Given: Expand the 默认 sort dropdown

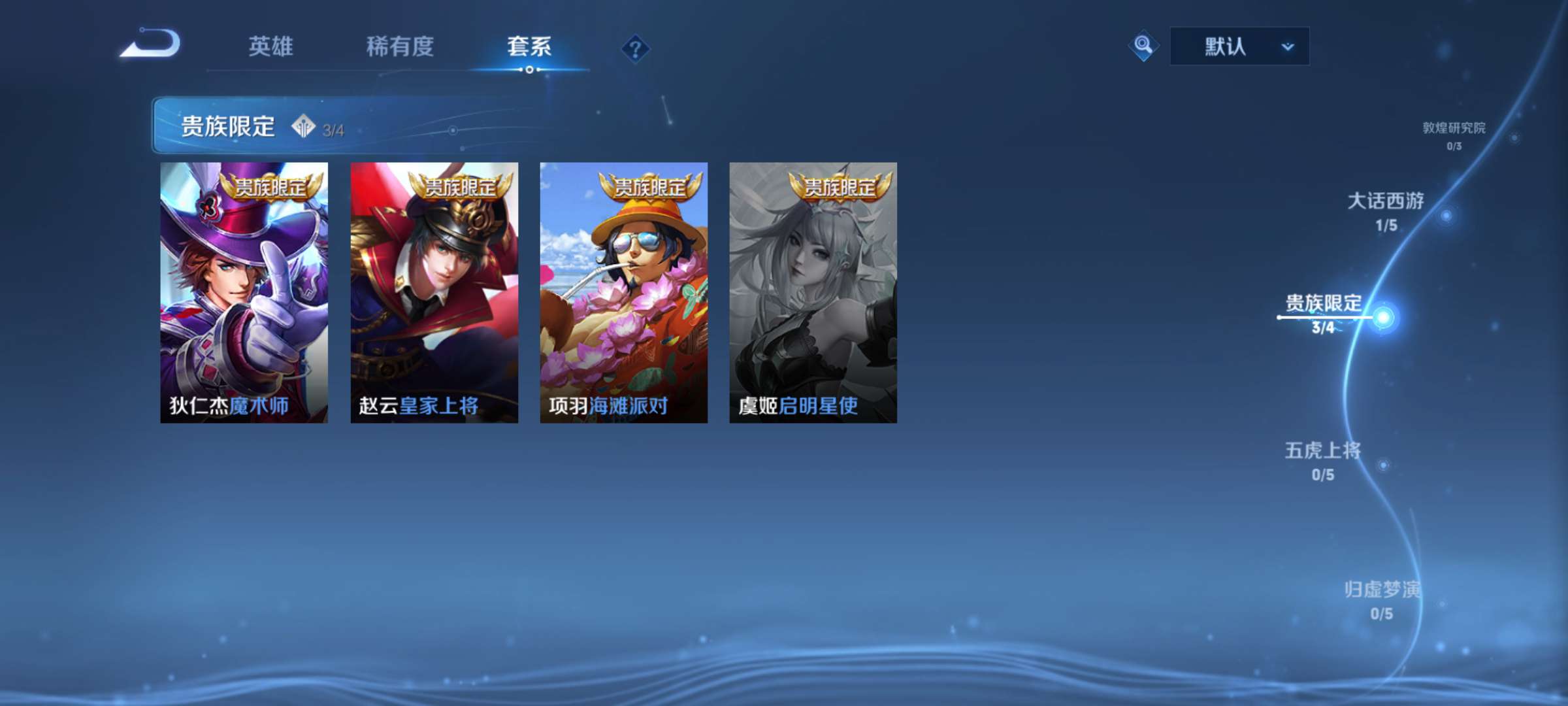Looking at the screenshot, I should point(1238,46).
